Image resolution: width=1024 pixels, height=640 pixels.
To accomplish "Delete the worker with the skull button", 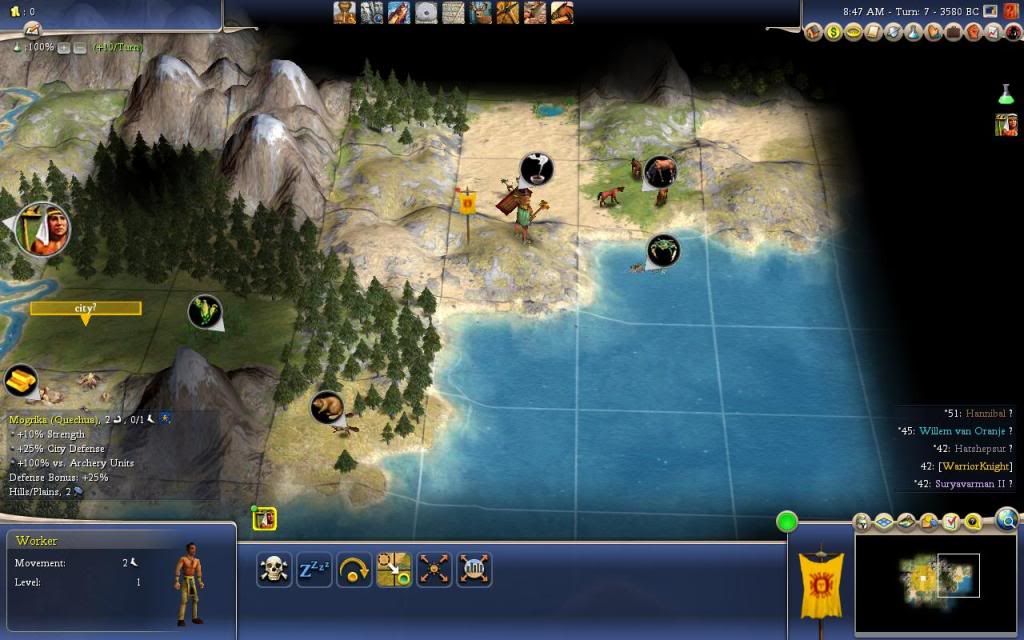I will [x=274, y=570].
